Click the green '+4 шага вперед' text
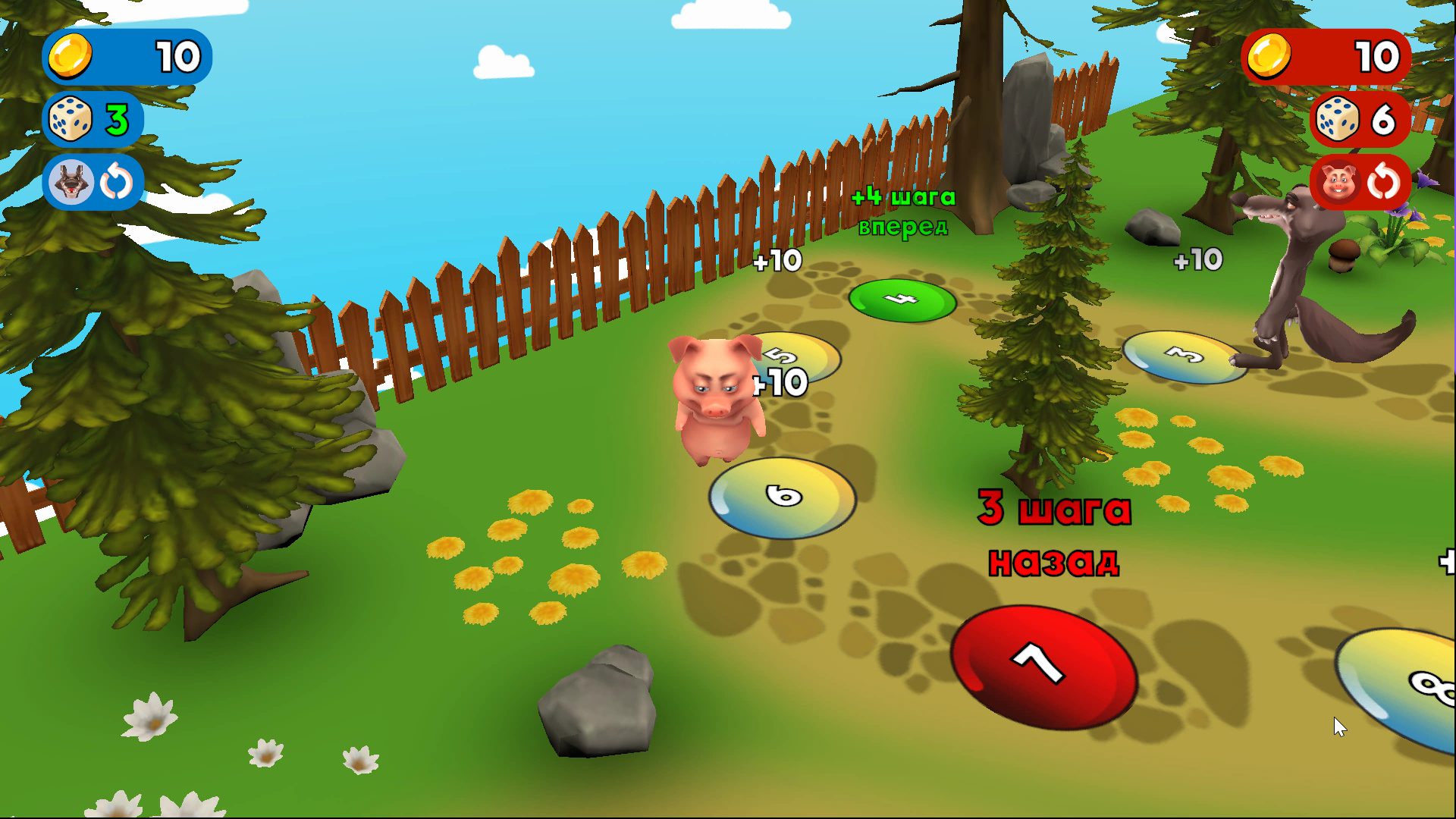This screenshot has width=1456, height=819. [902, 212]
